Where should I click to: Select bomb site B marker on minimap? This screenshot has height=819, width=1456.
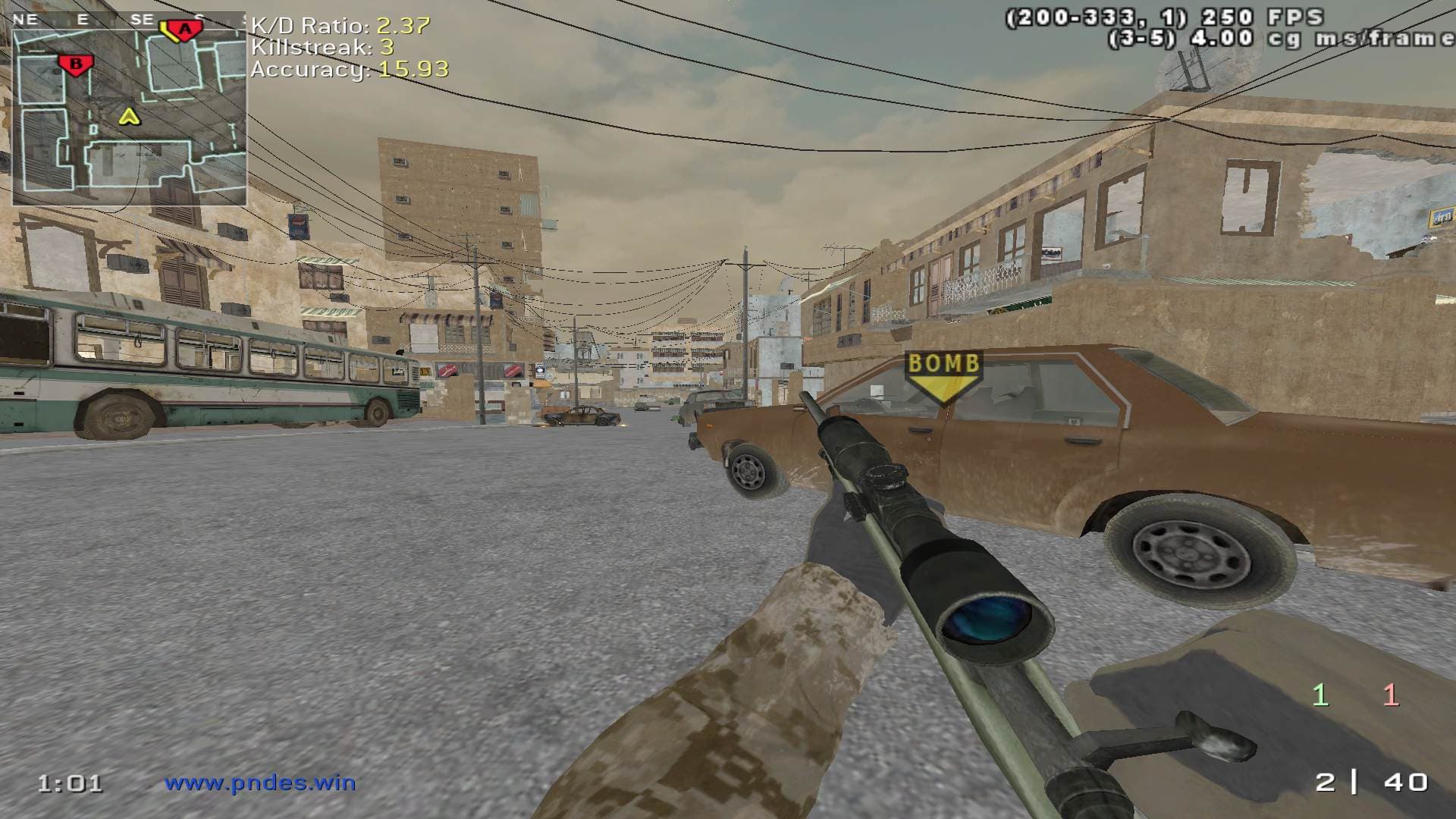[75, 64]
